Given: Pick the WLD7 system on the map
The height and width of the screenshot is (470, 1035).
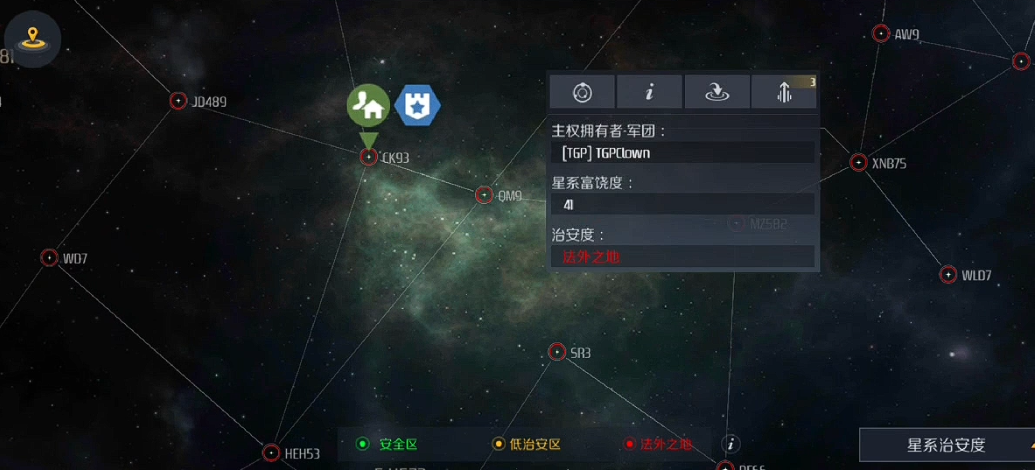Looking at the screenshot, I should [x=948, y=275].
